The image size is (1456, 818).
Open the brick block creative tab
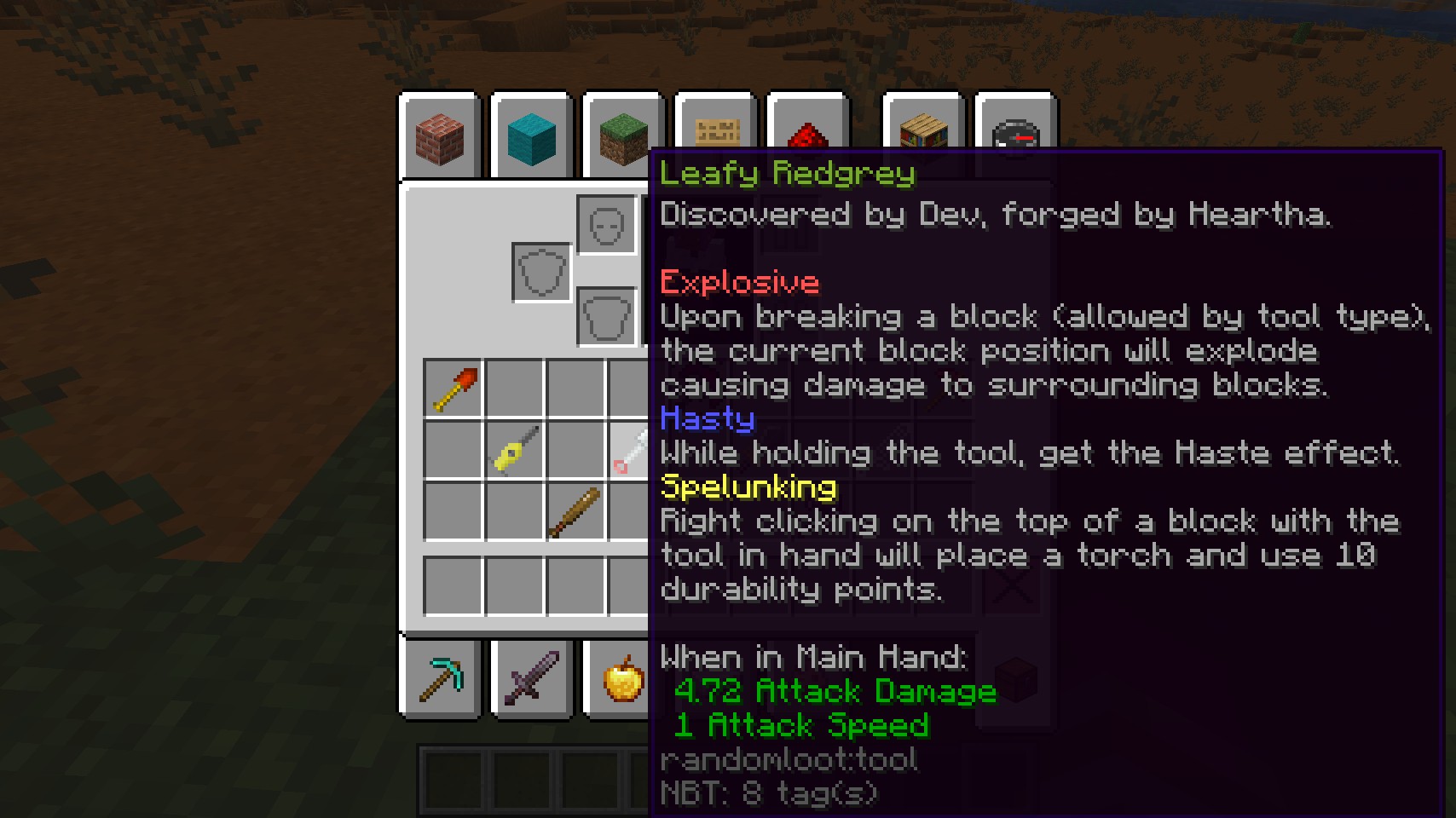440,138
